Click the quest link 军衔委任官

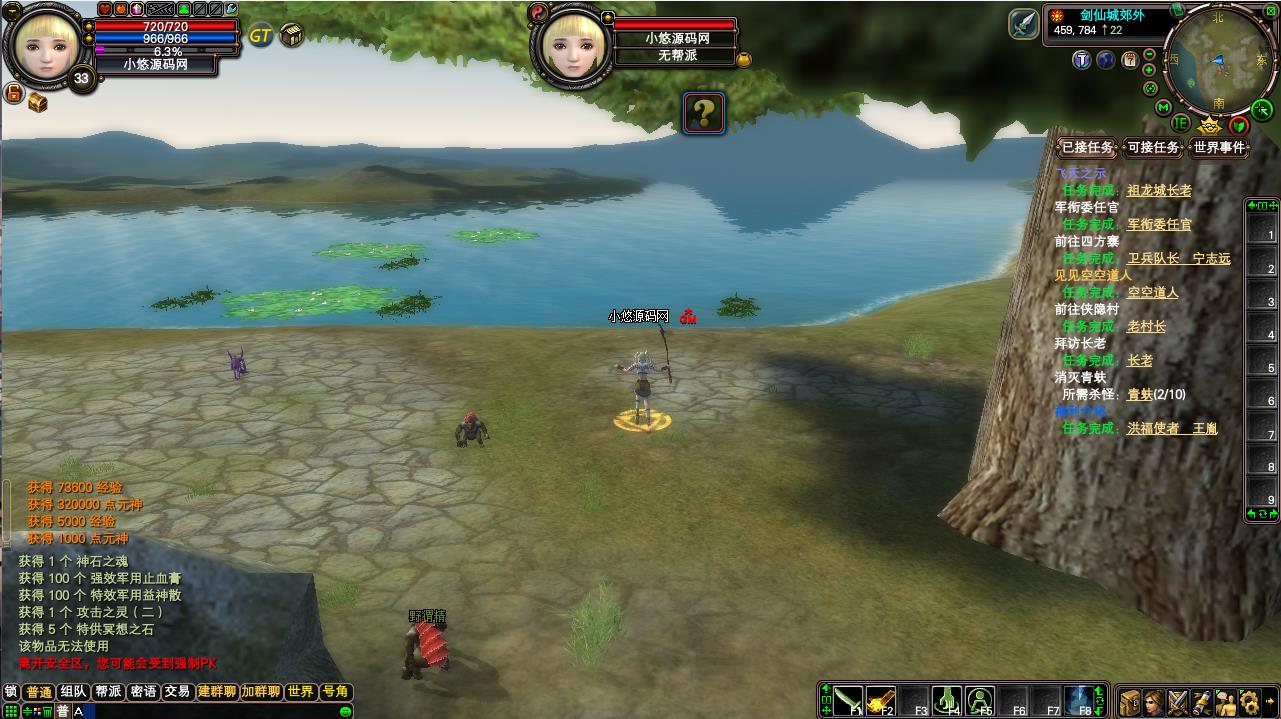coord(1159,225)
